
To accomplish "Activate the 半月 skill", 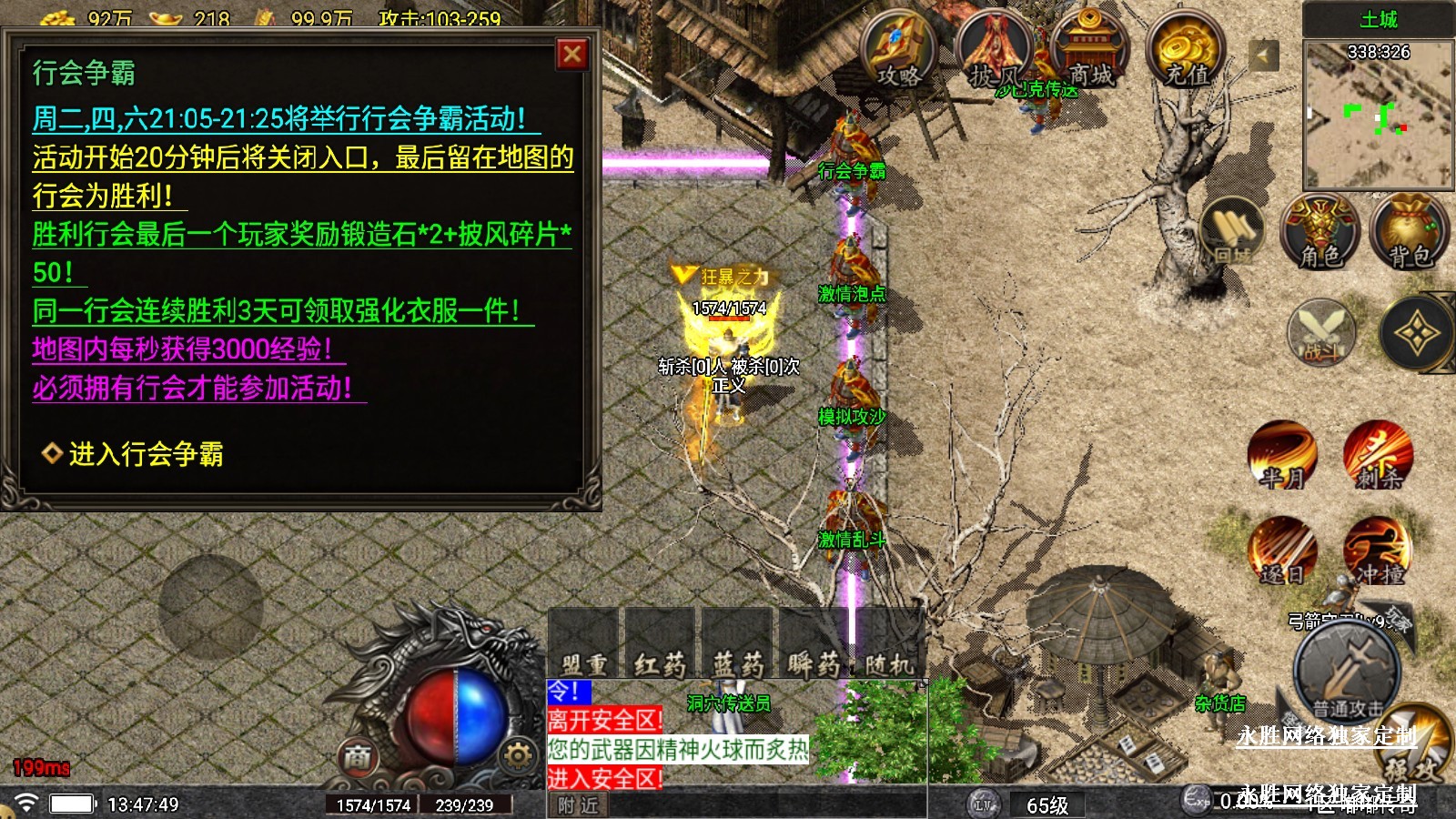I will click(x=1282, y=455).
